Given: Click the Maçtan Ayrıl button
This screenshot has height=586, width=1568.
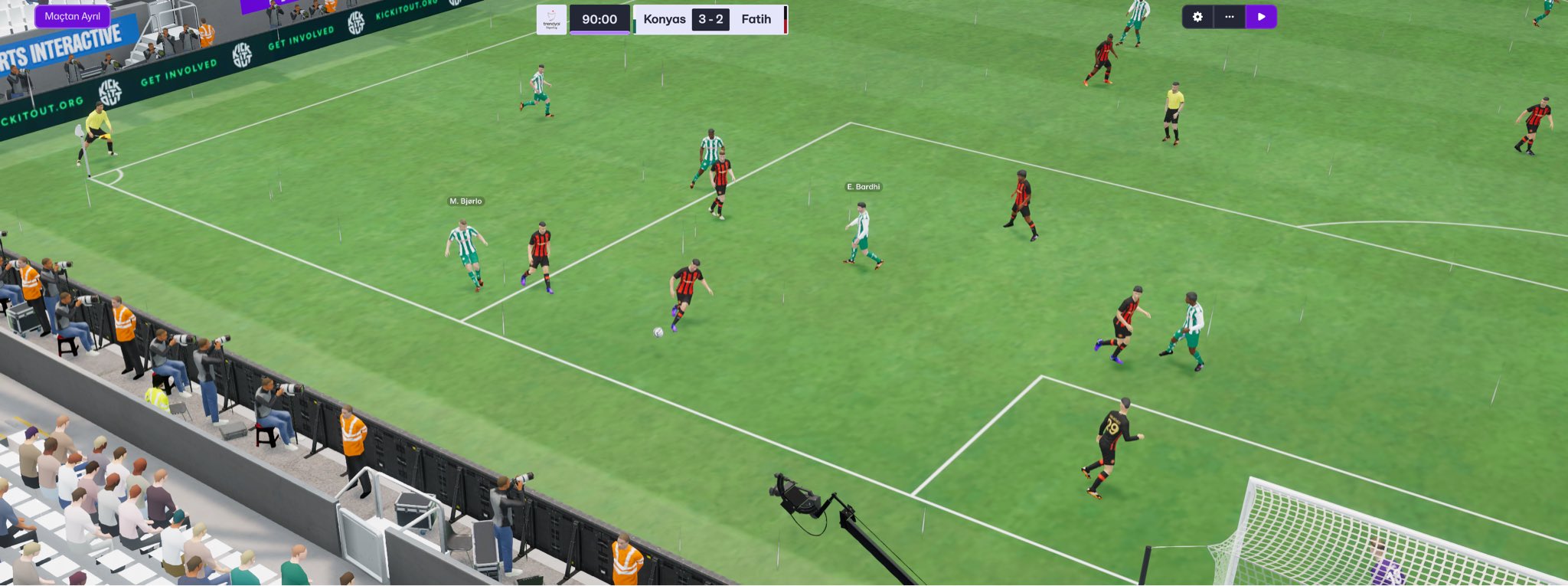Looking at the screenshot, I should (72, 16).
